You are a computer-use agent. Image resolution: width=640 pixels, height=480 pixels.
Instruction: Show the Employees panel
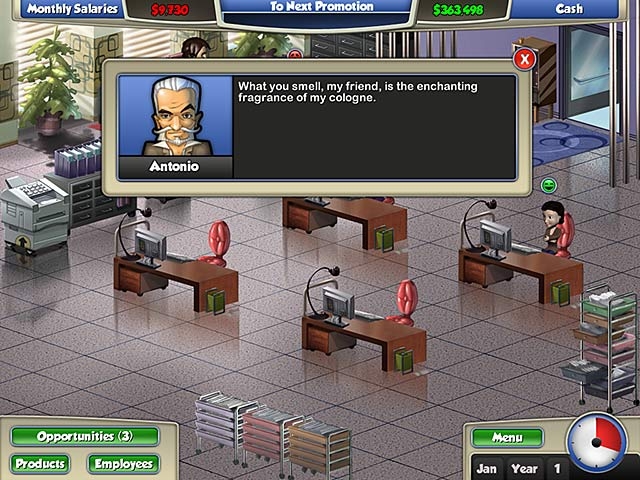[x=123, y=464]
